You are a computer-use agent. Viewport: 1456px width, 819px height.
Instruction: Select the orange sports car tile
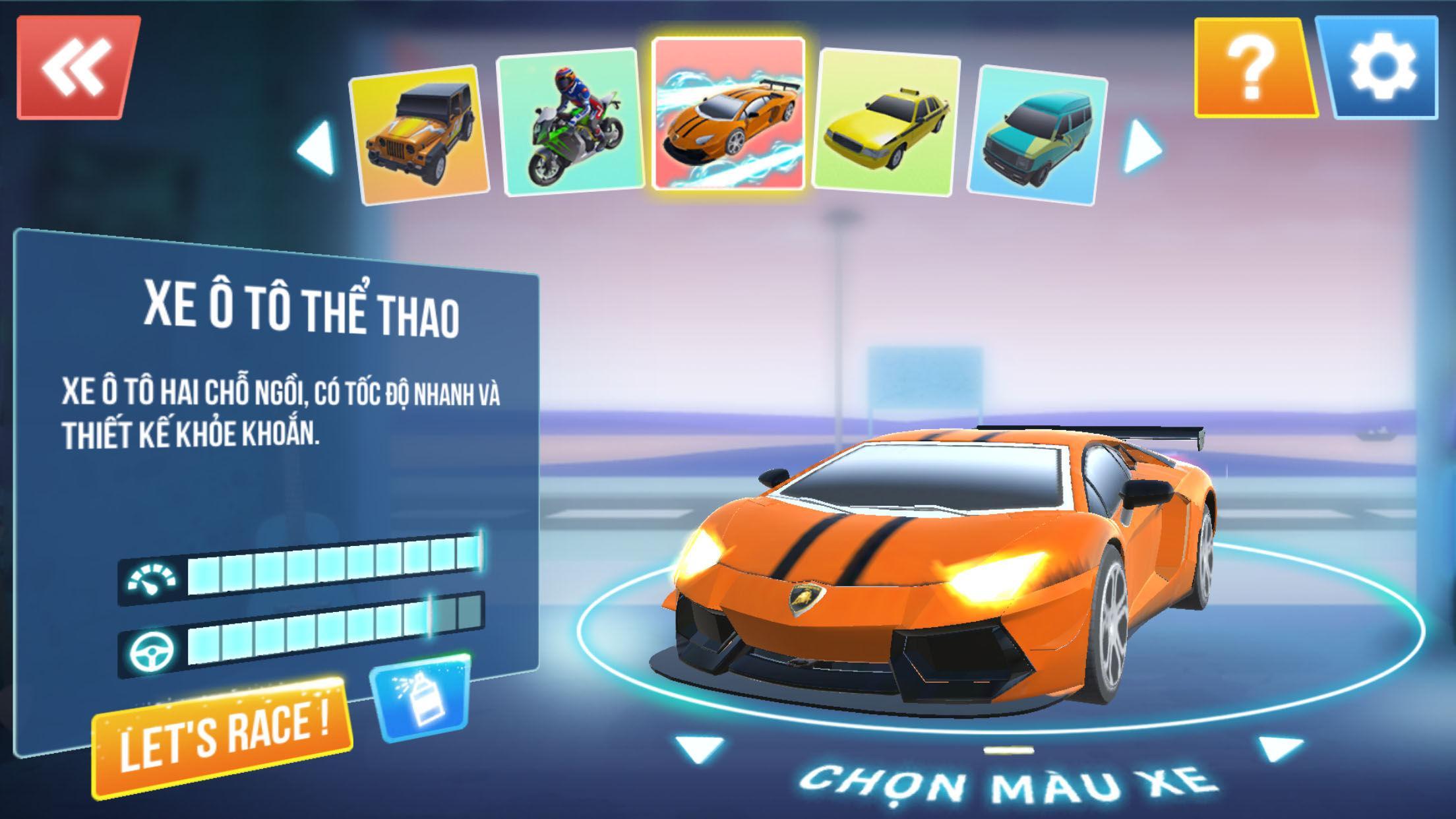tap(729, 114)
